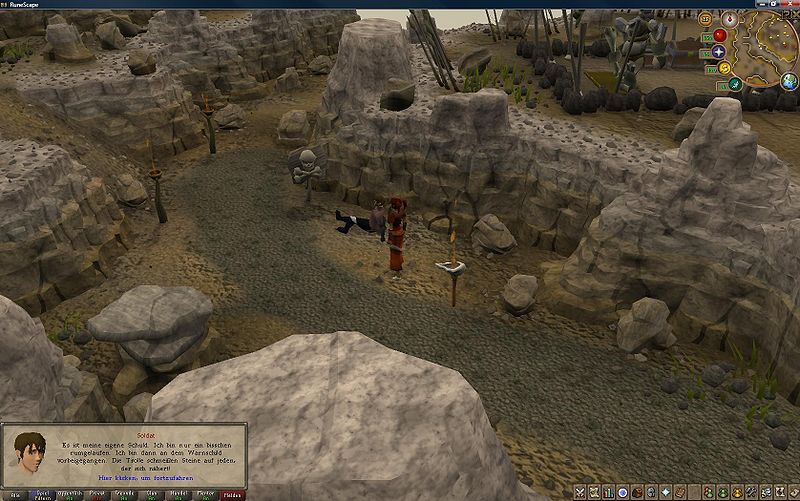Click the red hitpoints orb
Screen dimensions: 800x501
718,35
